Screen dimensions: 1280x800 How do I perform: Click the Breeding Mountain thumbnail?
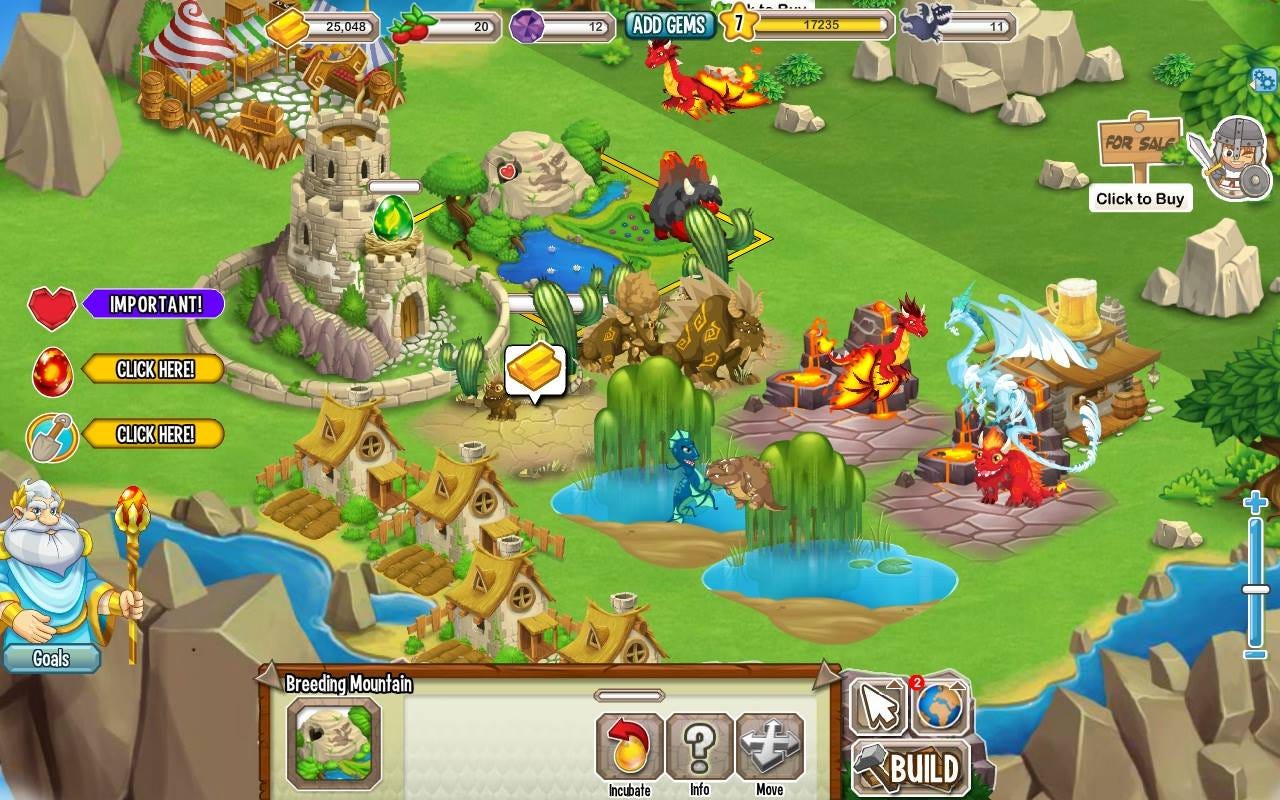333,744
